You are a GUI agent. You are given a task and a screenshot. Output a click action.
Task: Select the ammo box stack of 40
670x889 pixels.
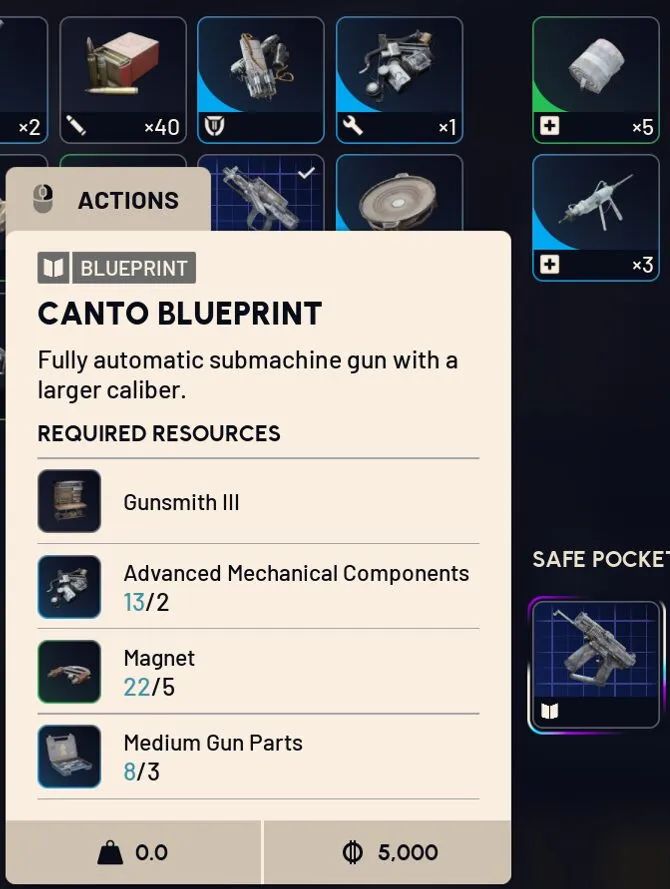click(123, 80)
